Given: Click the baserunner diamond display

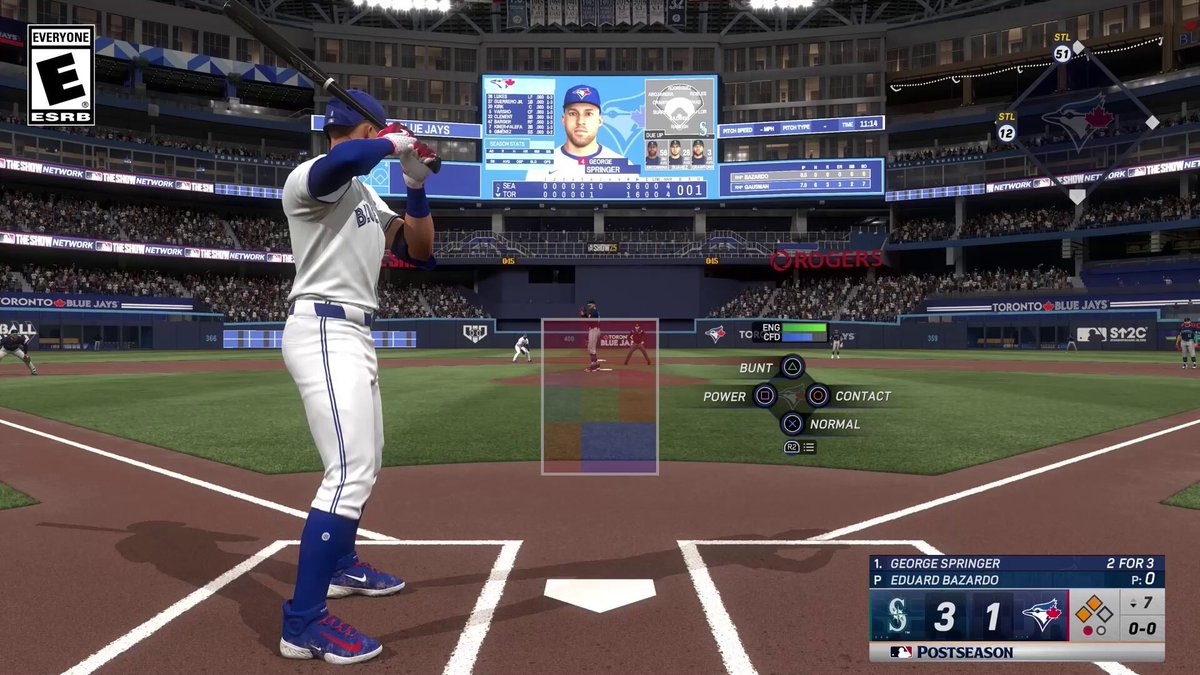Looking at the screenshot, I should [x=1095, y=615].
